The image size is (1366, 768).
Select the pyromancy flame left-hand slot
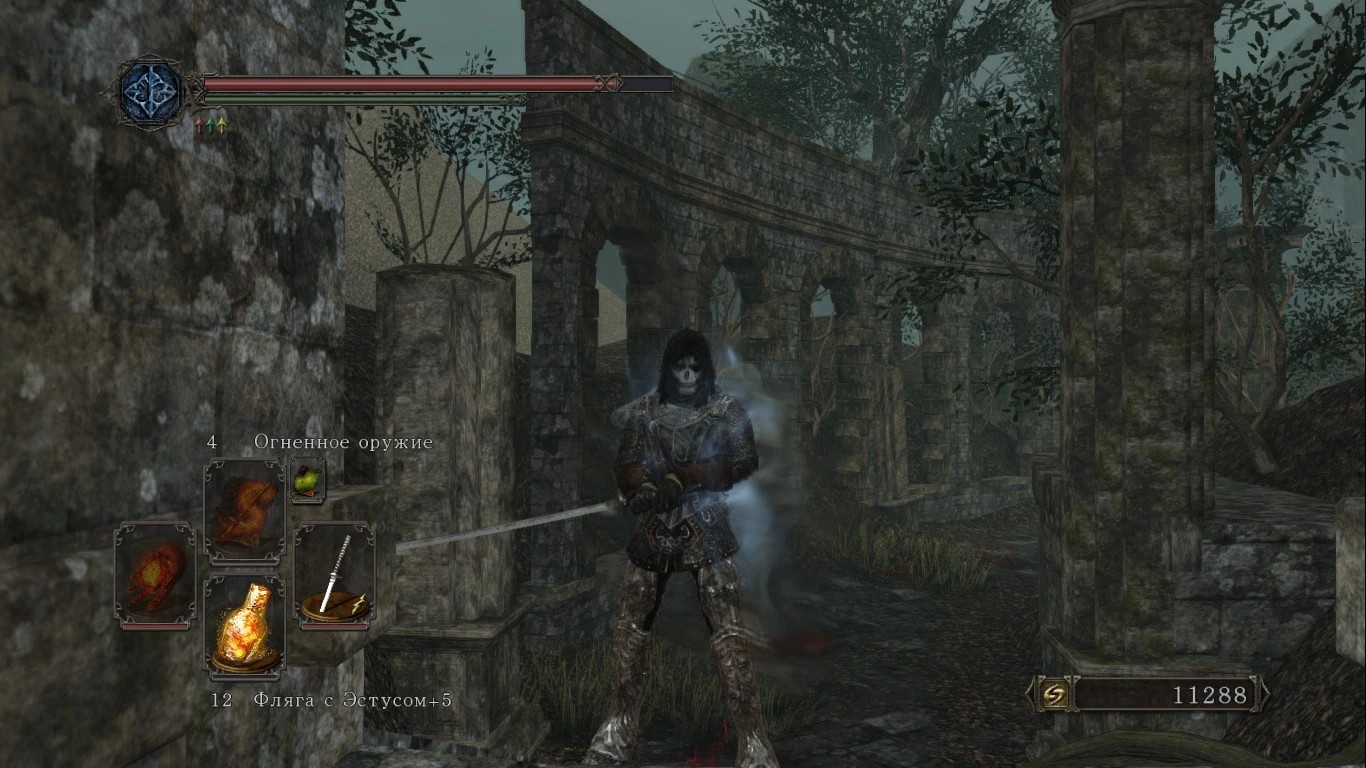point(154,575)
